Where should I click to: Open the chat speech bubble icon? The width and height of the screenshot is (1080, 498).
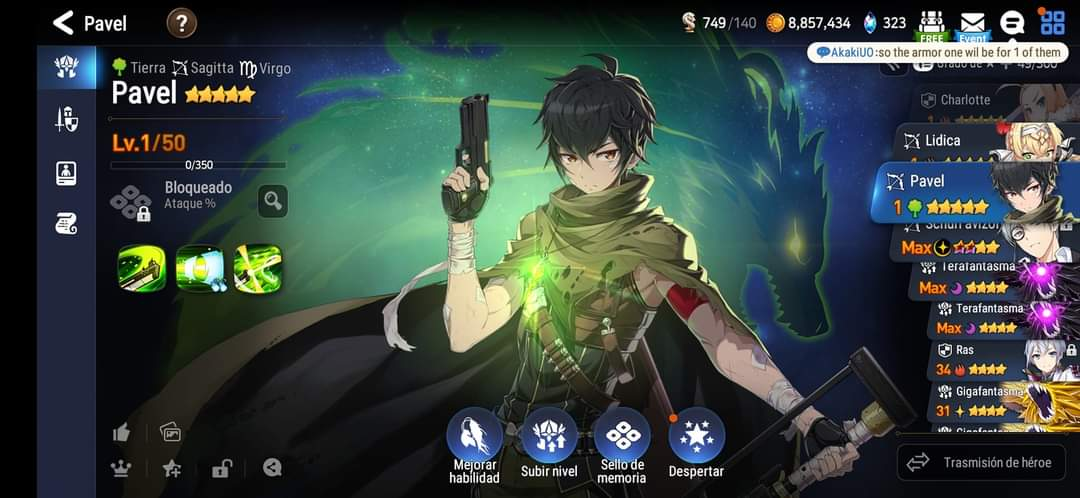click(1012, 23)
